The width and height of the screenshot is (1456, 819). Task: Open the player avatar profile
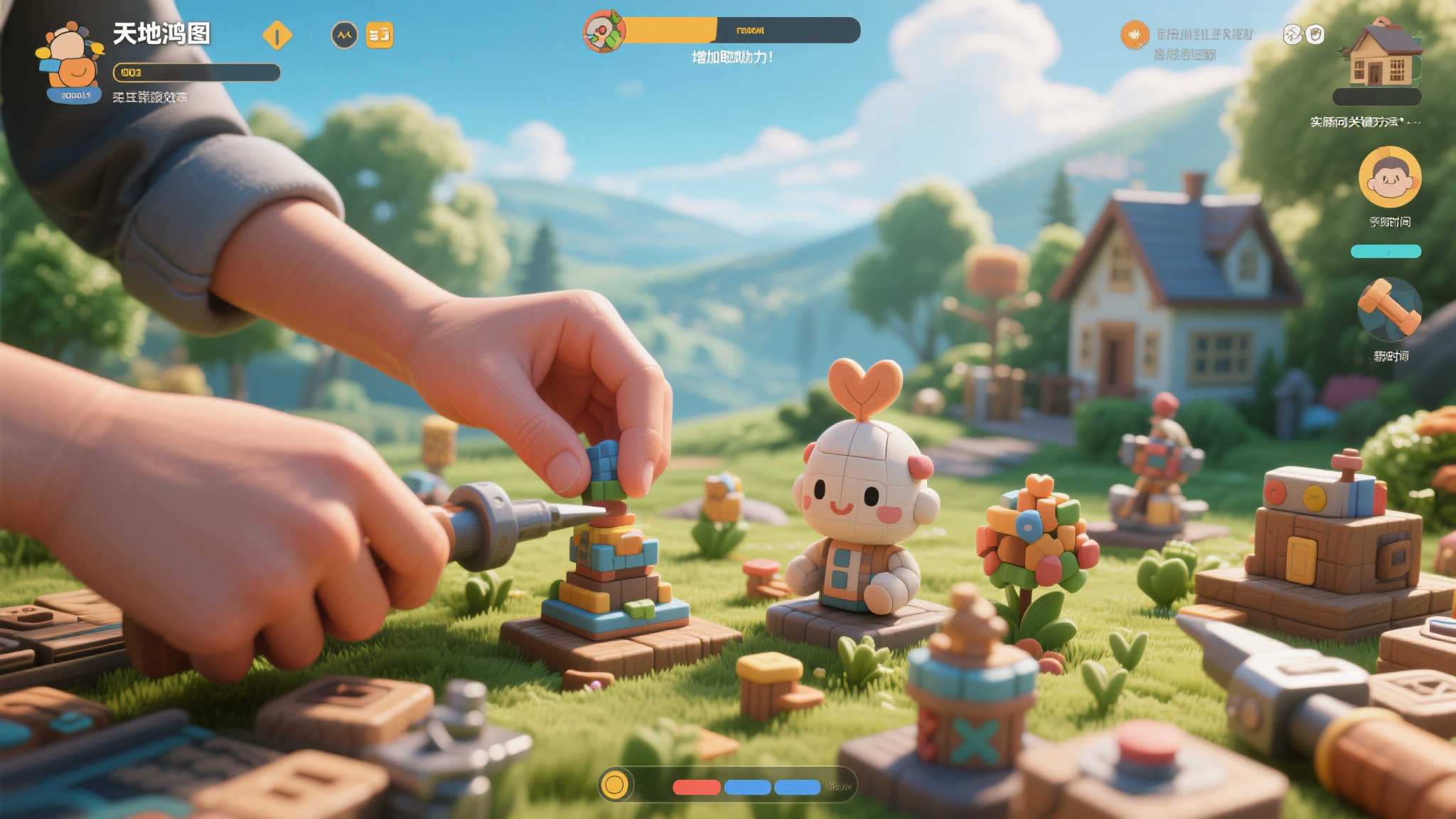(70, 60)
